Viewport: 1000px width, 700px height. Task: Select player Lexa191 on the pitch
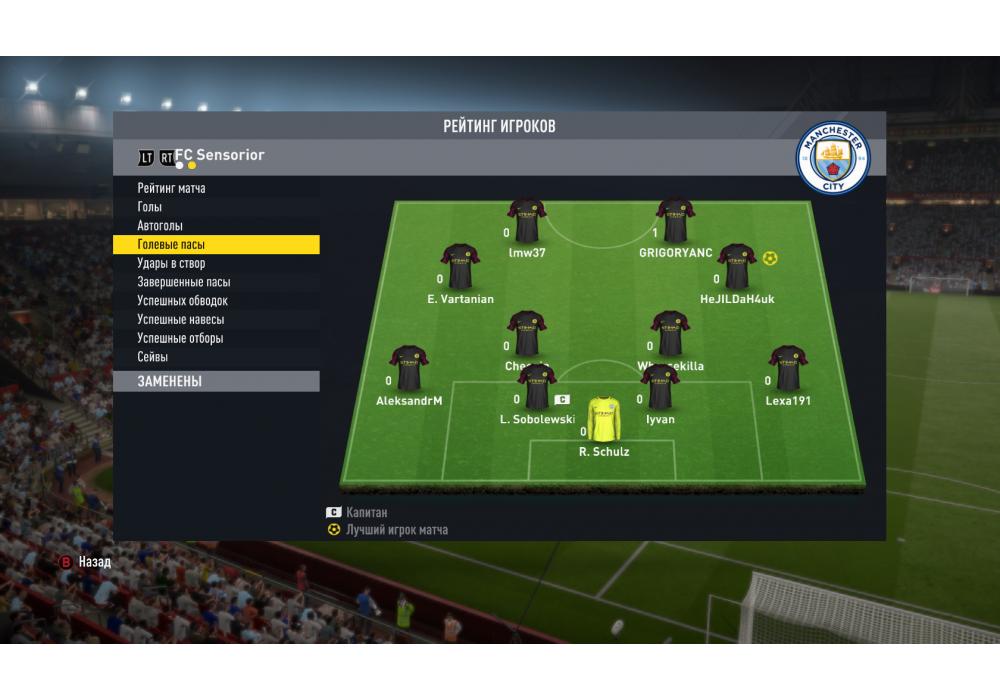coord(788,369)
